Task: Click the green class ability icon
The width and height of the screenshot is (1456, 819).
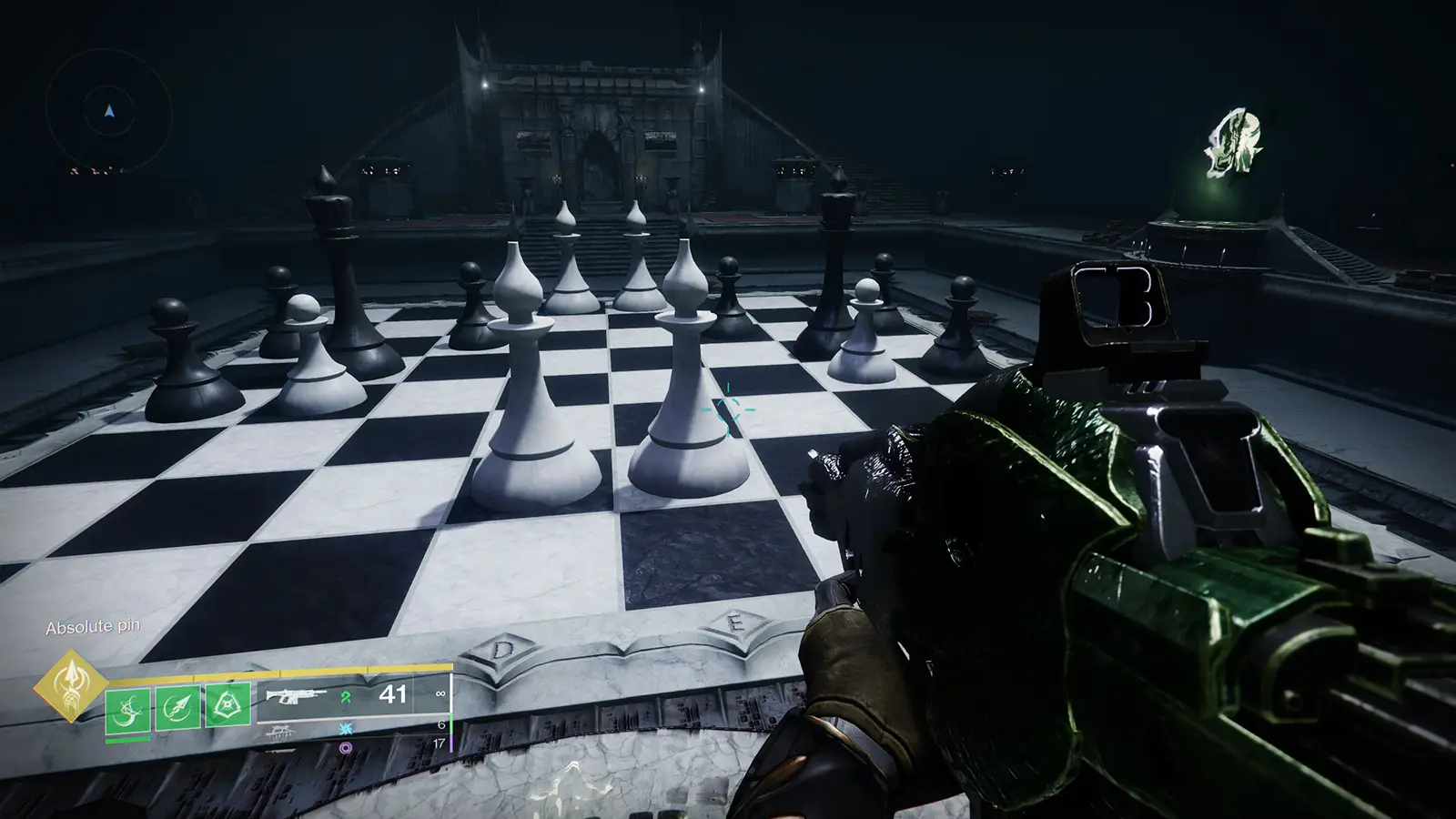Action: 228,703
